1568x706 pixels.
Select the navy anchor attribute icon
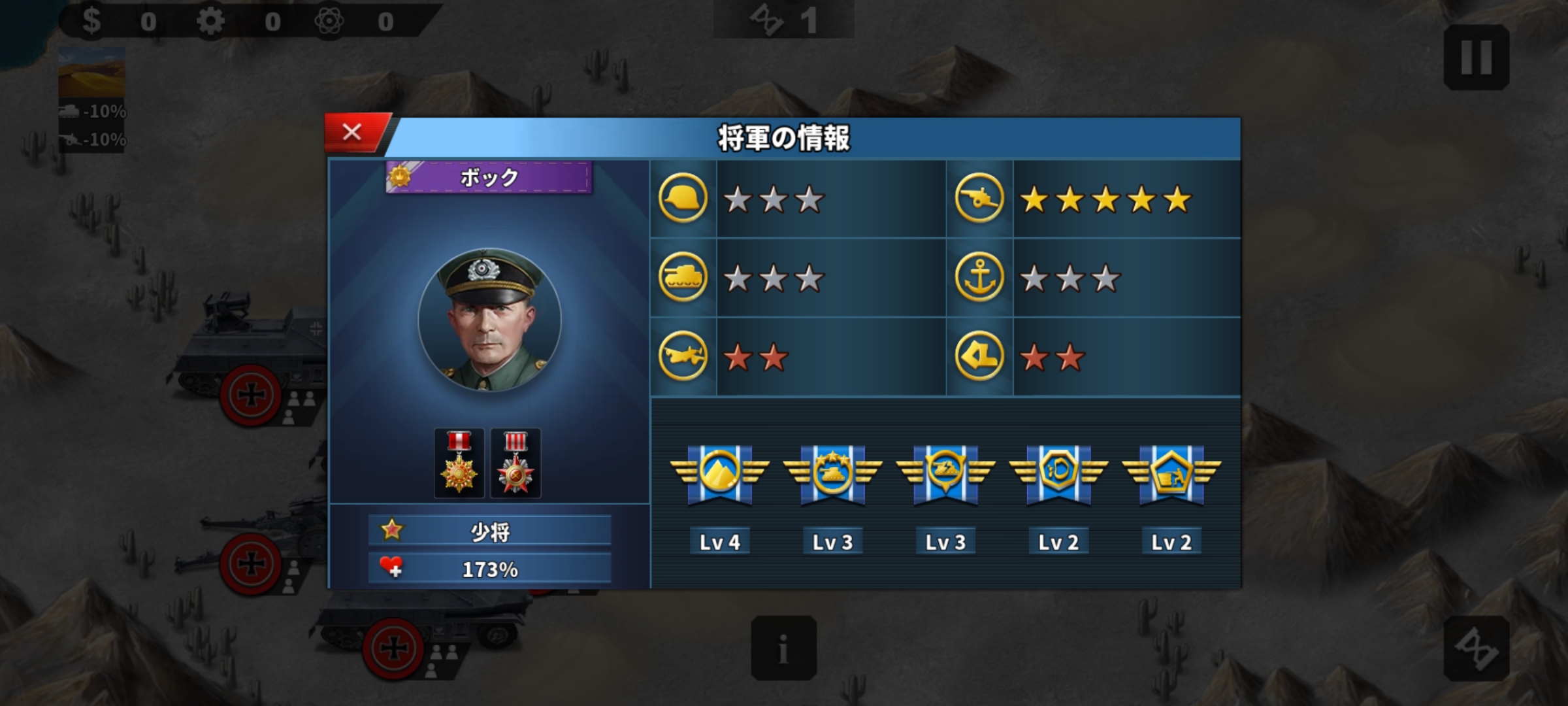(x=979, y=278)
